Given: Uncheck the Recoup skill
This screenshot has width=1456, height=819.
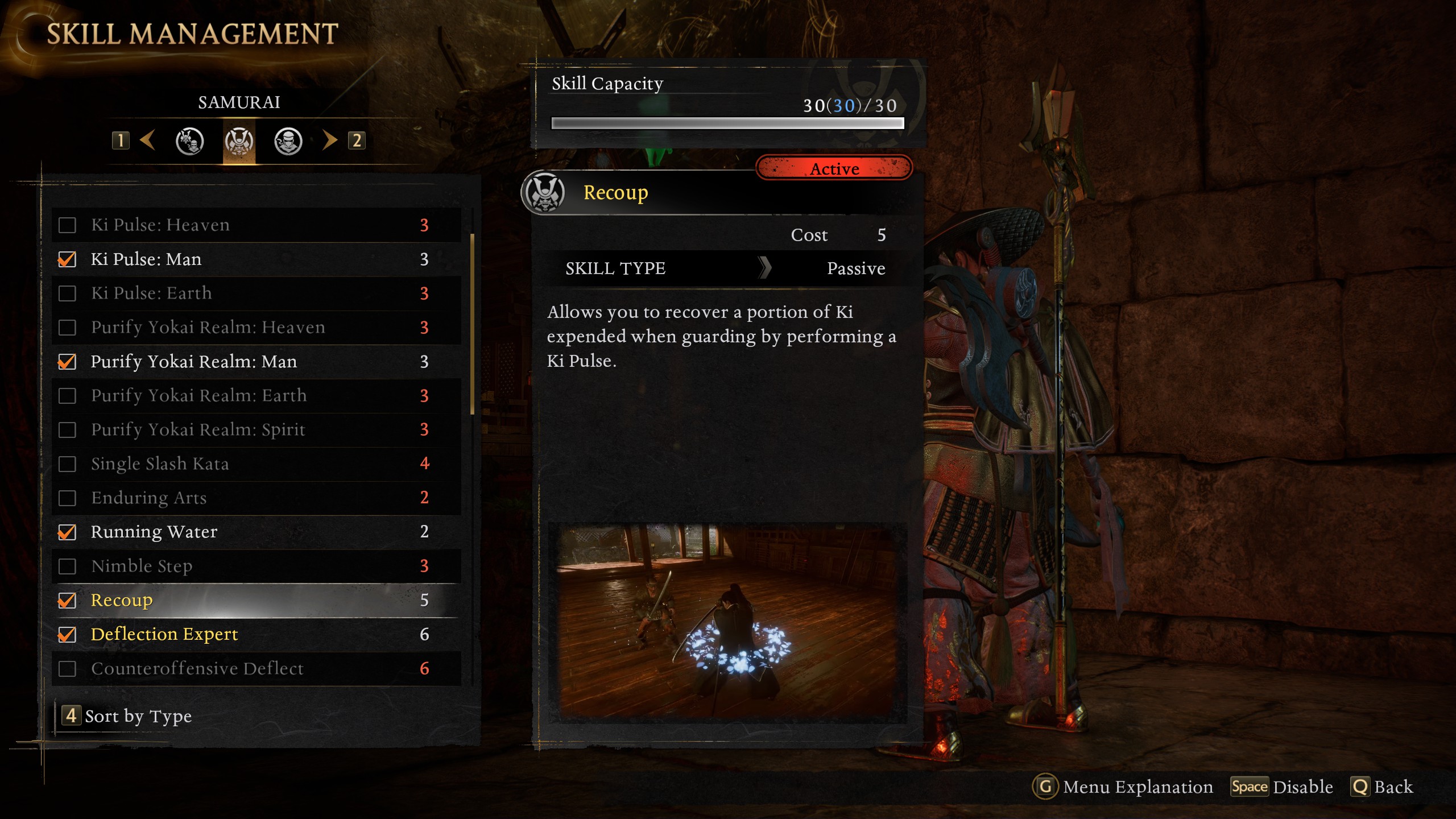Looking at the screenshot, I should [67, 601].
